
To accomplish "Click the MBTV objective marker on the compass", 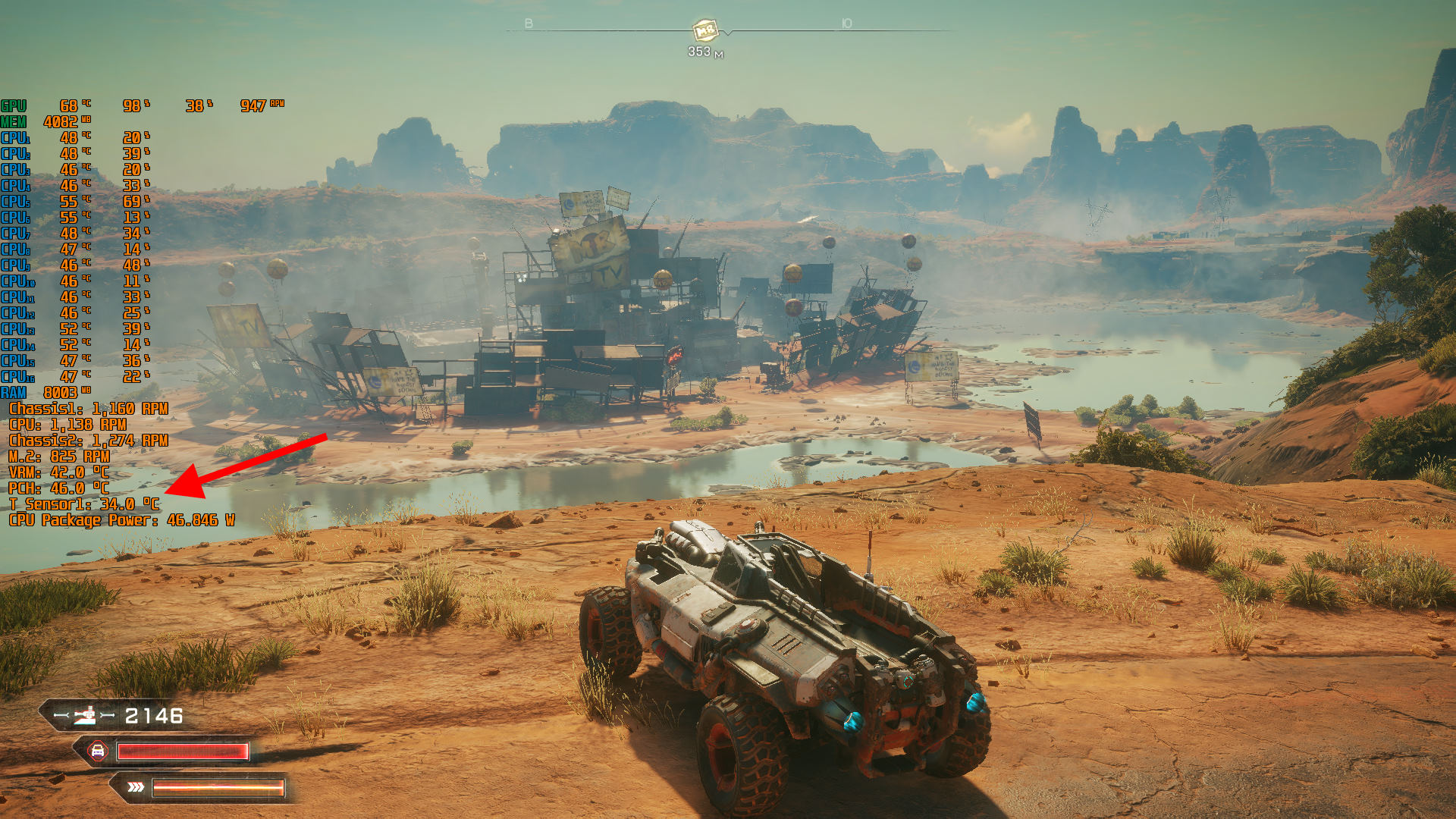I will point(705,30).
